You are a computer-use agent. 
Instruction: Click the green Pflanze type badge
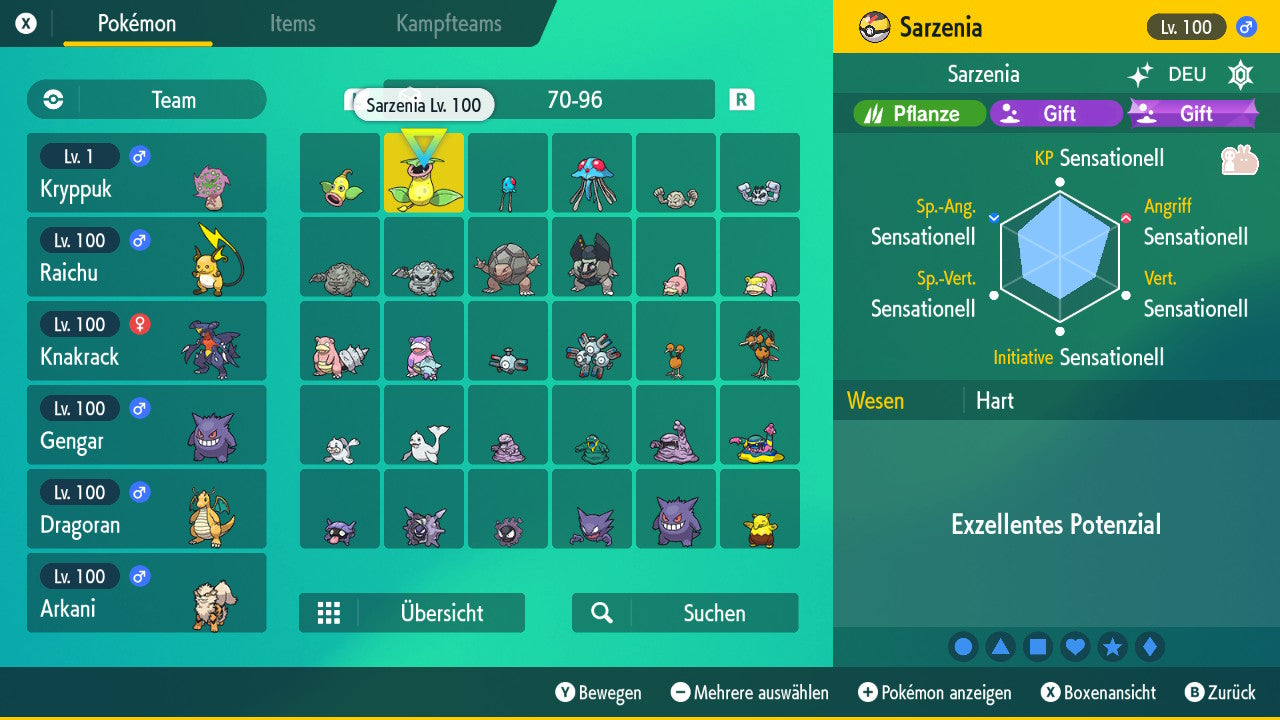tap(917, 113)
